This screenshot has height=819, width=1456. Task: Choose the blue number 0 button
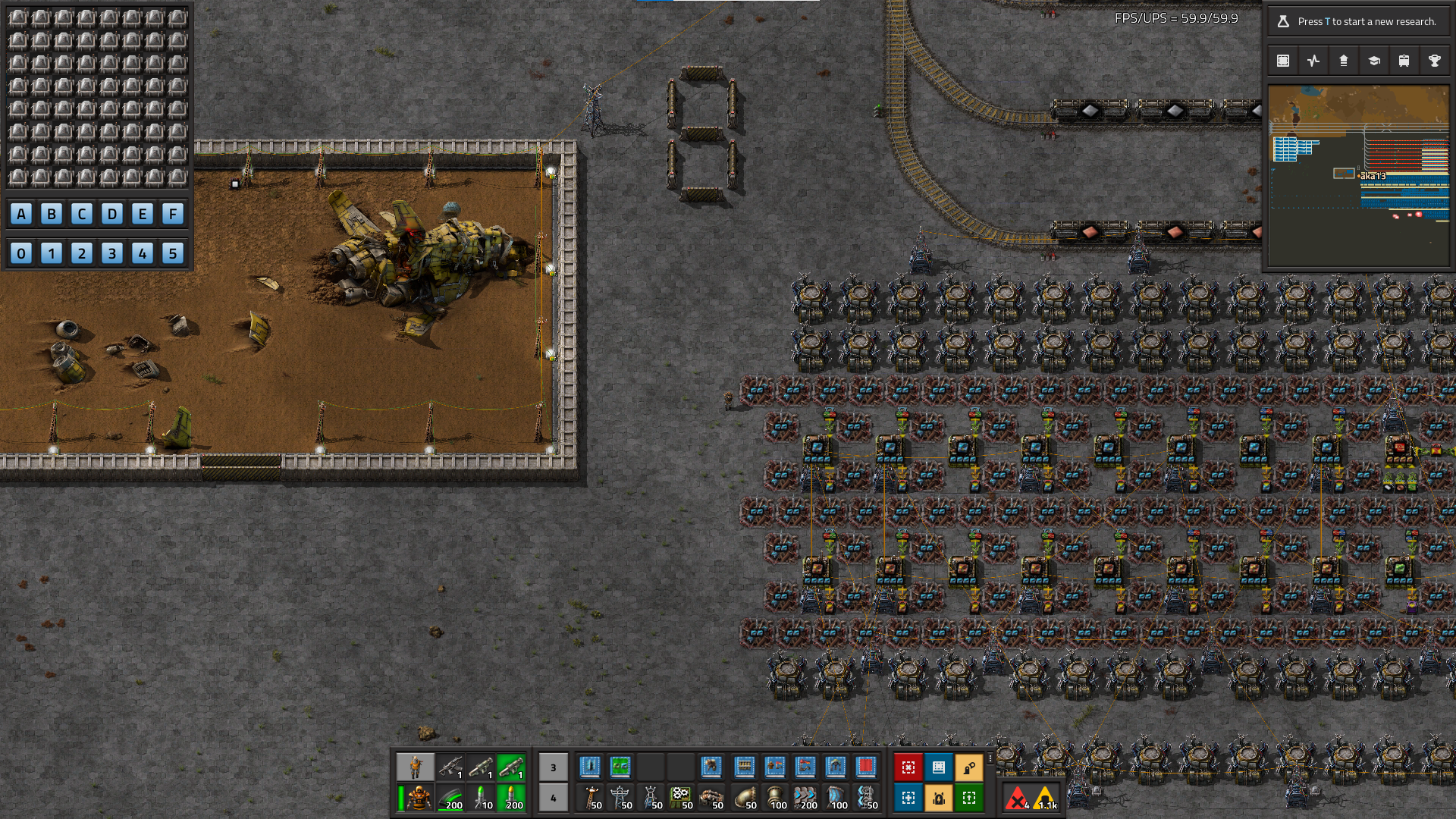pos(21,253)
